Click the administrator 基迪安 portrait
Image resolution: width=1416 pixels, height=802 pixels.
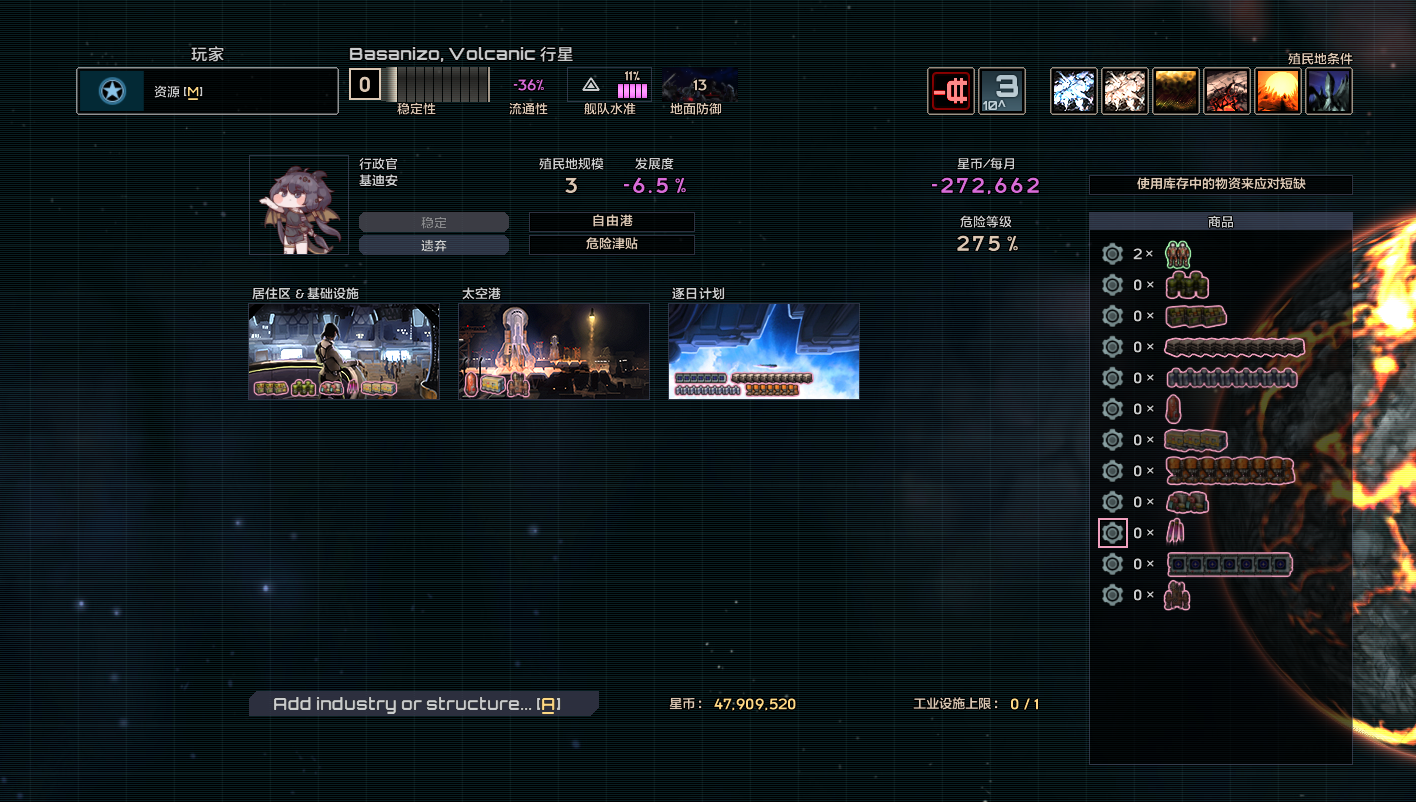point(299,205)
